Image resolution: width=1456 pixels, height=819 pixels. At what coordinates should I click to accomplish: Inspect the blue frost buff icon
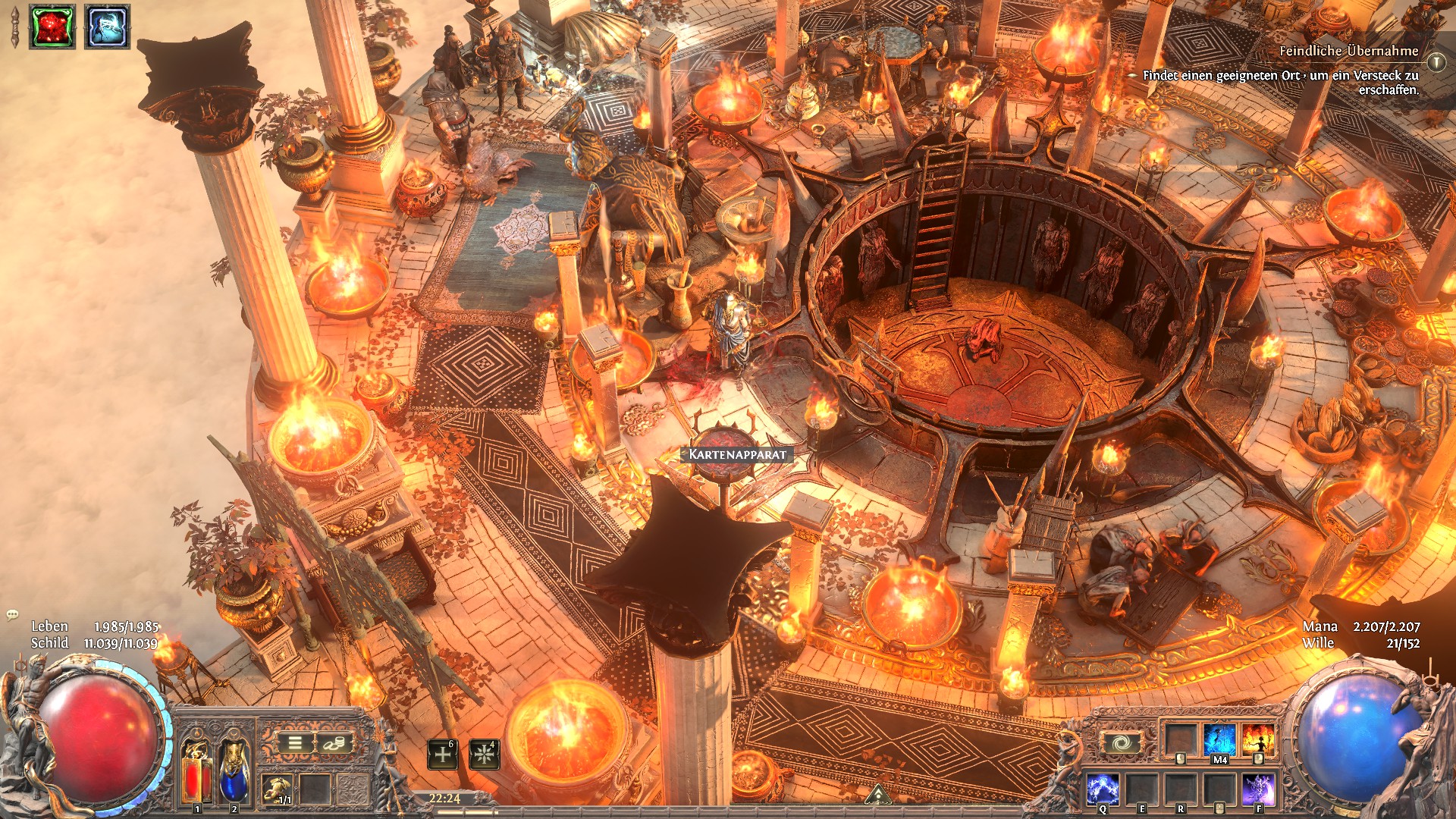pyautogui.click(x=107, y=27)
